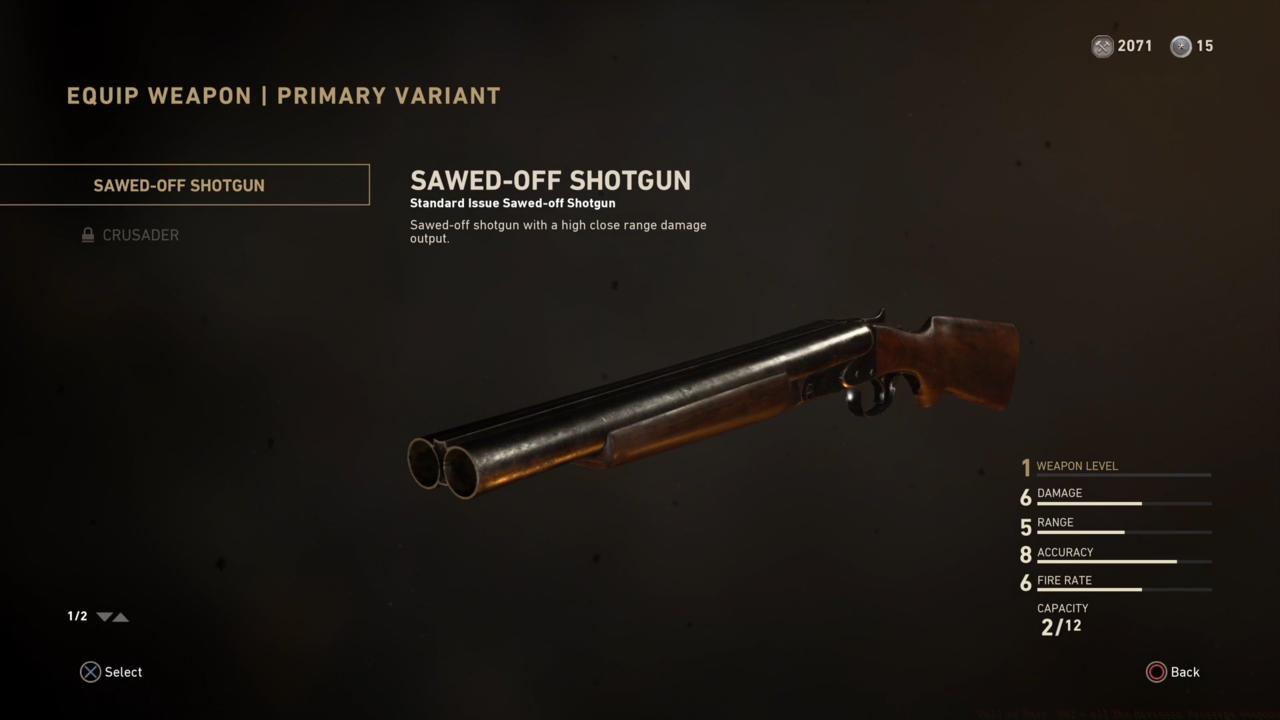Click the circle Back button icon
1280x720 pixels.
[x=1158, y=671]
